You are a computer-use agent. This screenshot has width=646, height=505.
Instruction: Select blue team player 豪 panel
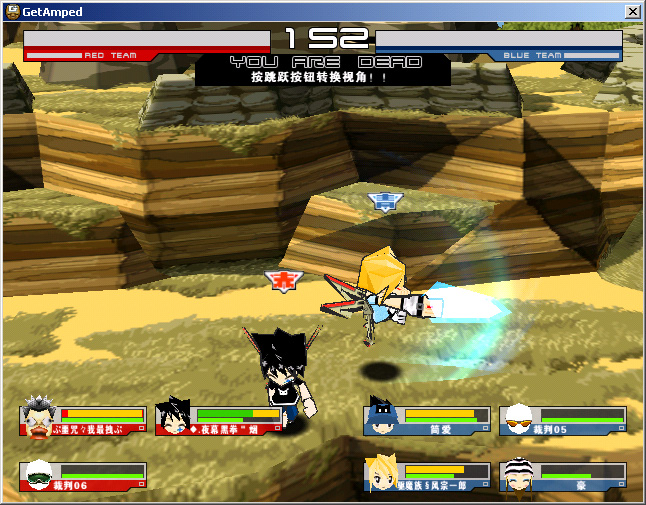point(563,477)
